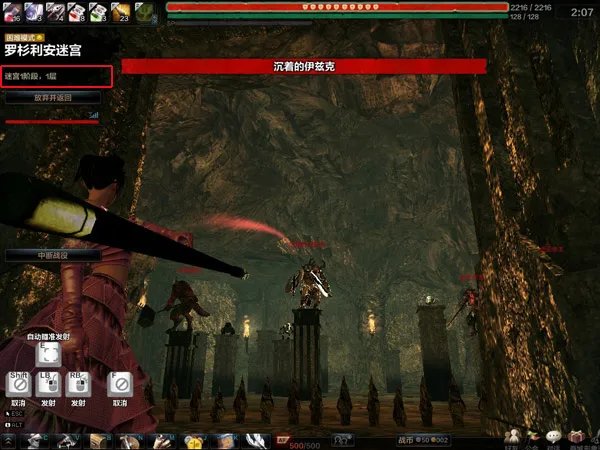Viewport: 600px width, 450px height.
Task: Open the gold coin shop icon
Action: pyautogui.click(x=192, y=440)
